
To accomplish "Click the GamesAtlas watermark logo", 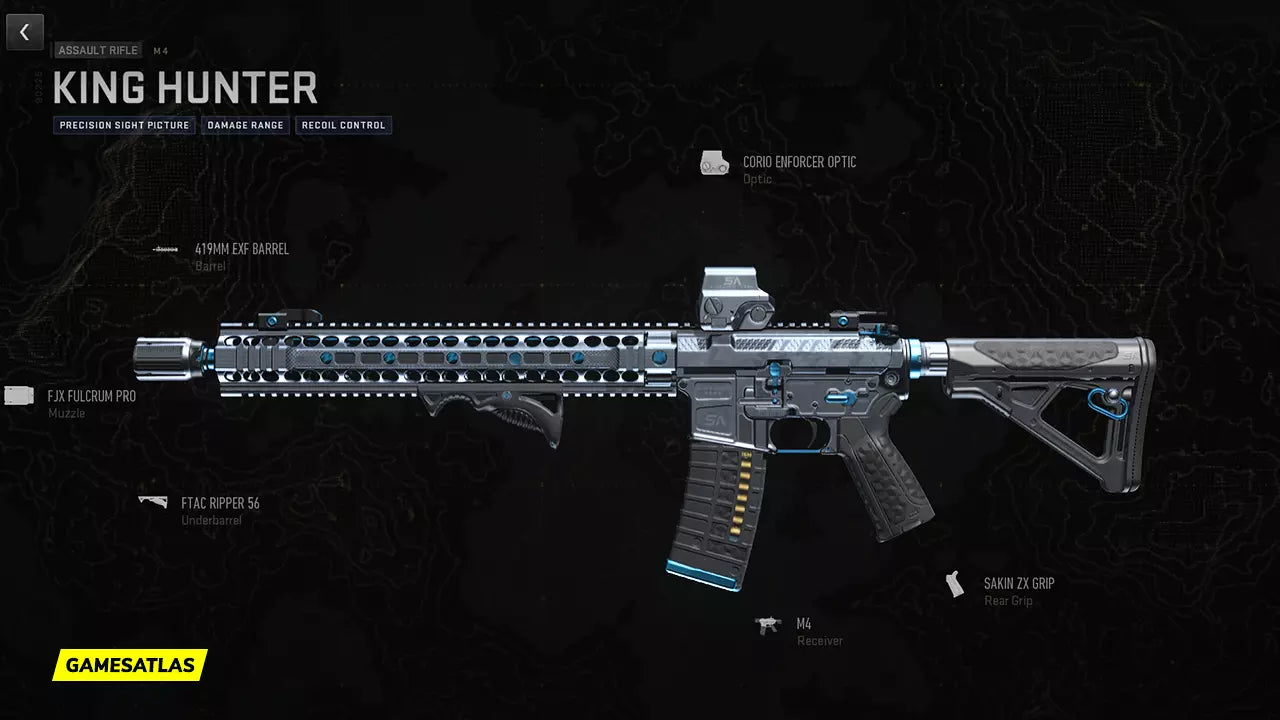I will (130, 665).
